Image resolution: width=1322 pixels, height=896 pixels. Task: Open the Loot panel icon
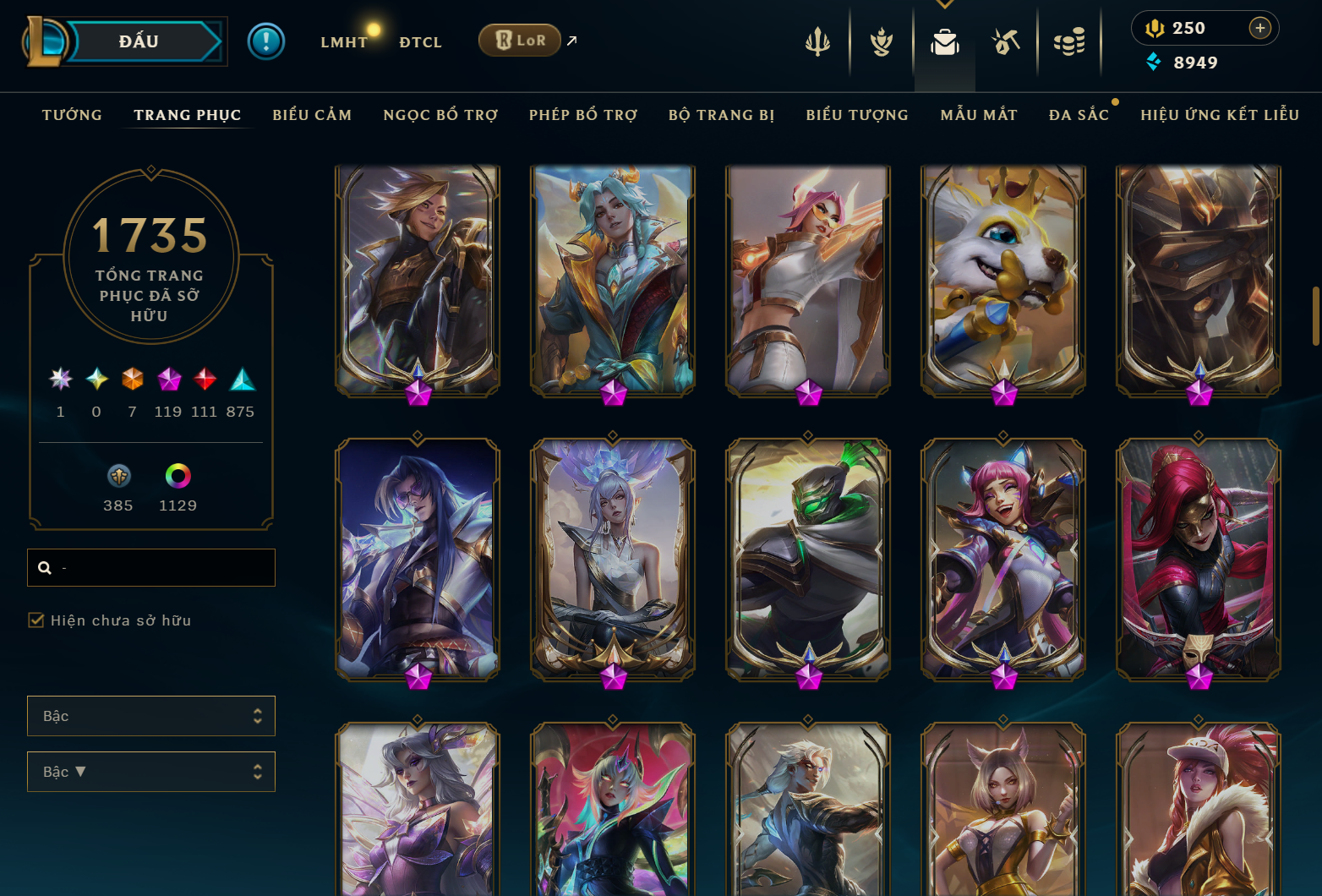(x=1006, y=41)
